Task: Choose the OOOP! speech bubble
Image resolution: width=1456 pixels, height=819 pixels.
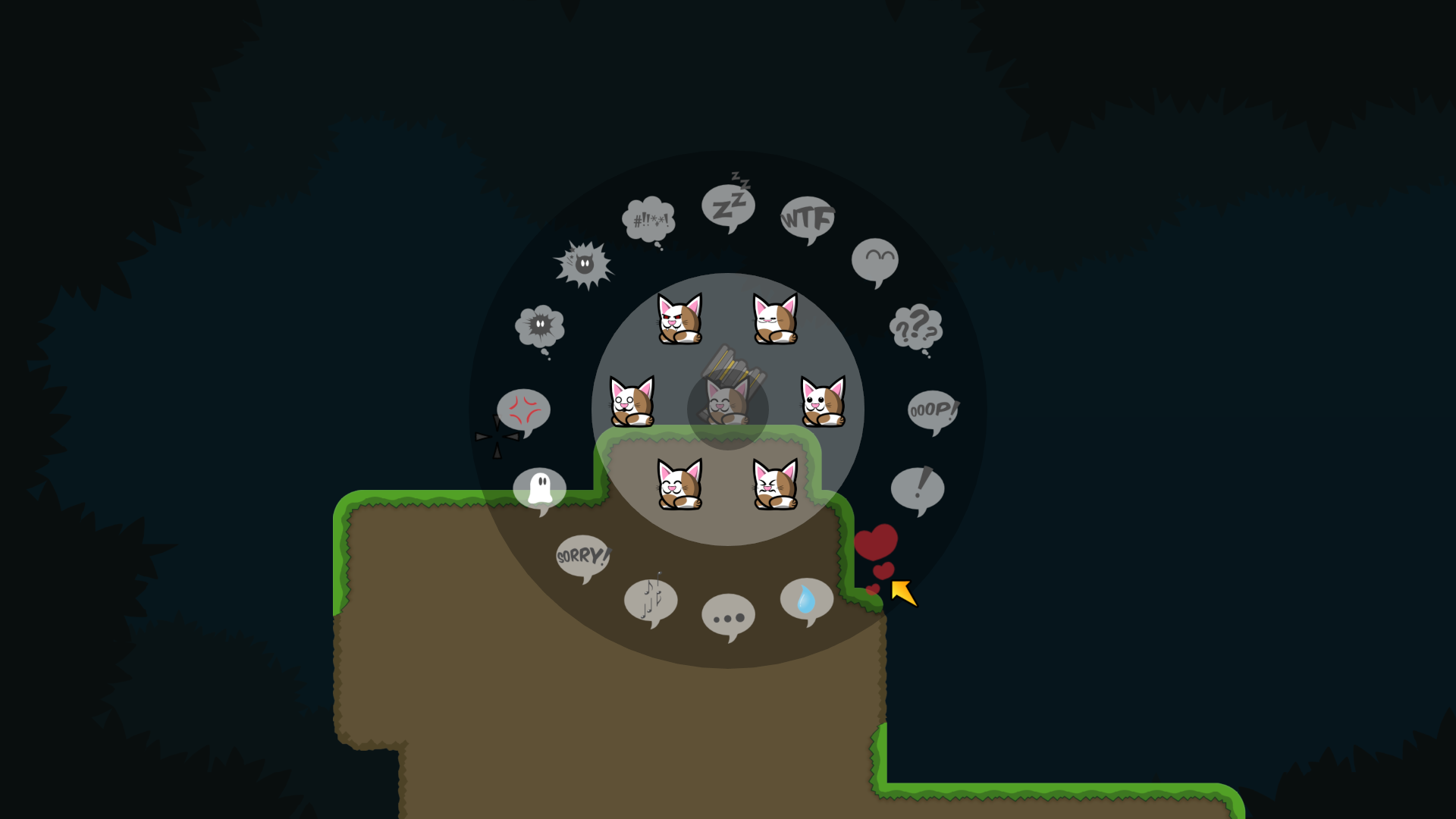Action: (x=931, y=411)
